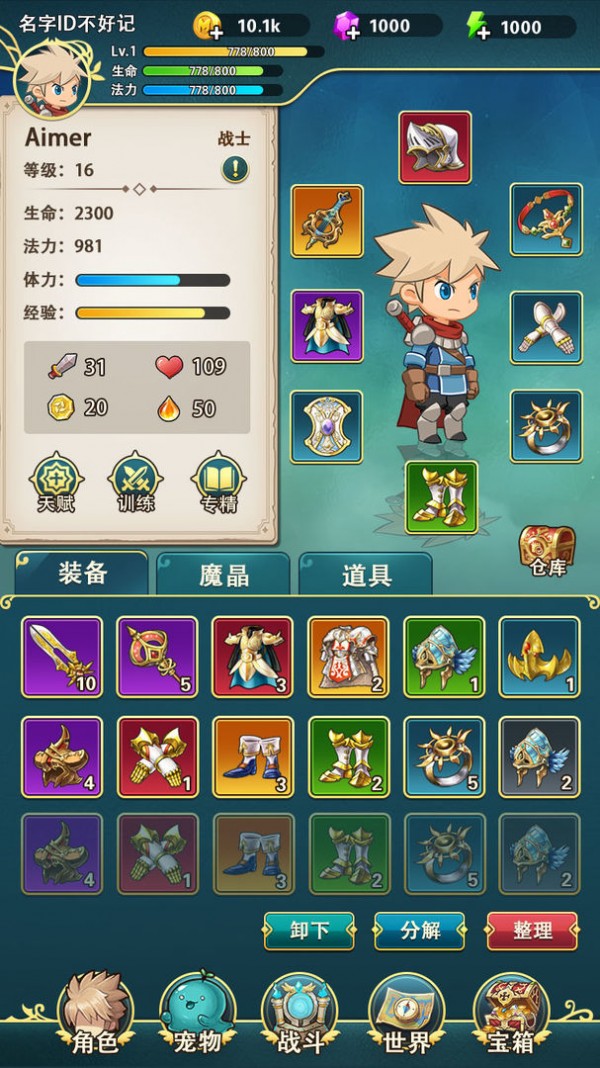600x1068 pixels.
Task: Select the equipped helmet slot
Action: (435, 148)
